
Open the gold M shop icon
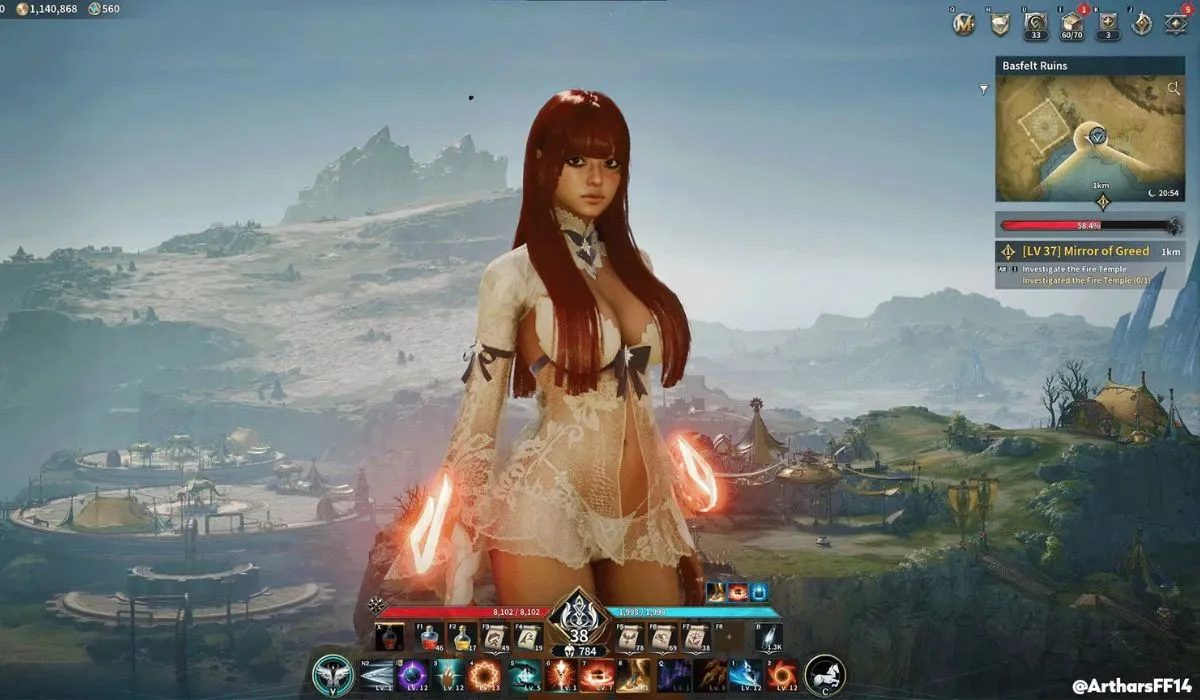(964, 24)
